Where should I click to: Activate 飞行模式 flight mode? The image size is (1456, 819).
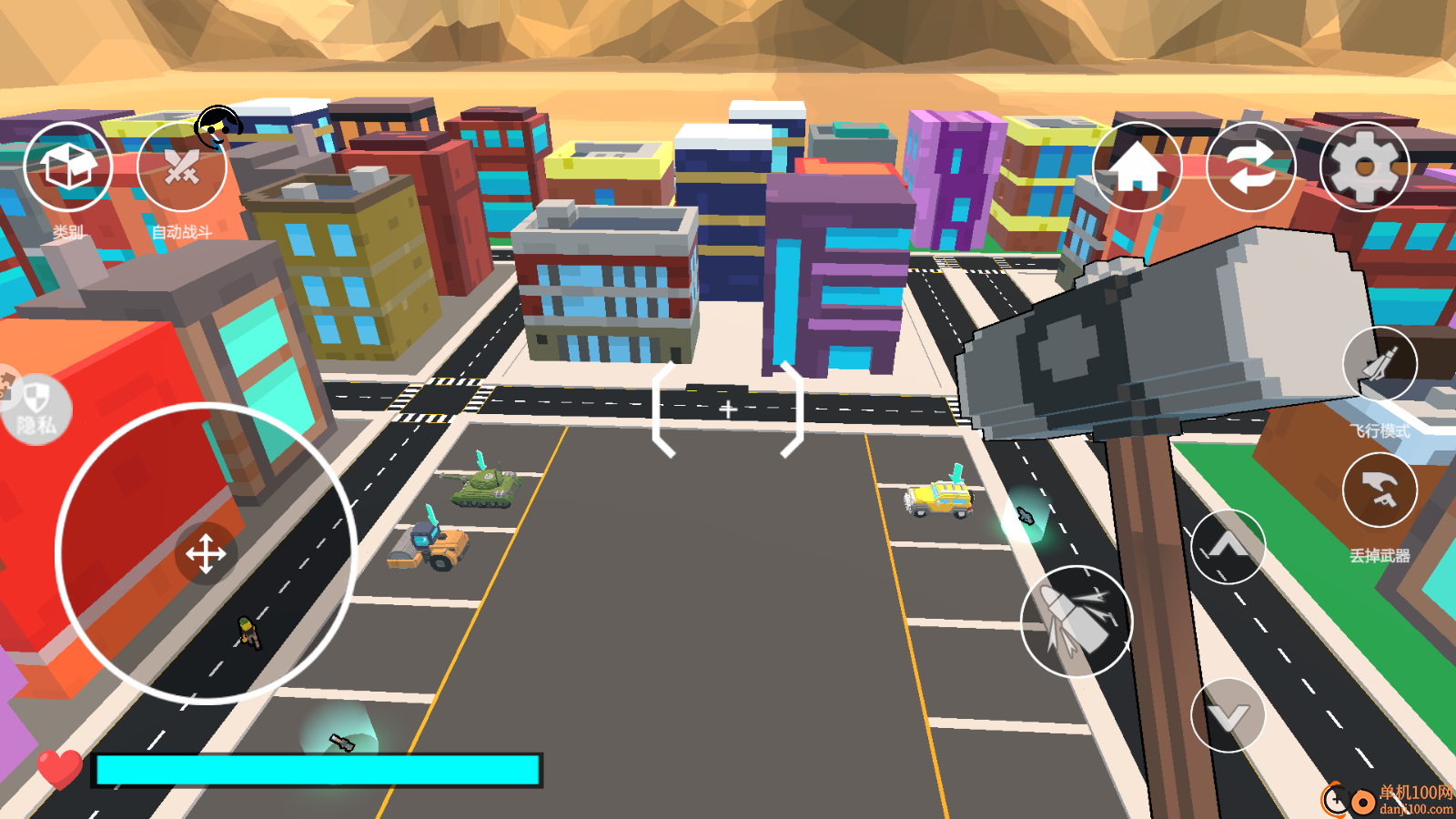1380,364
